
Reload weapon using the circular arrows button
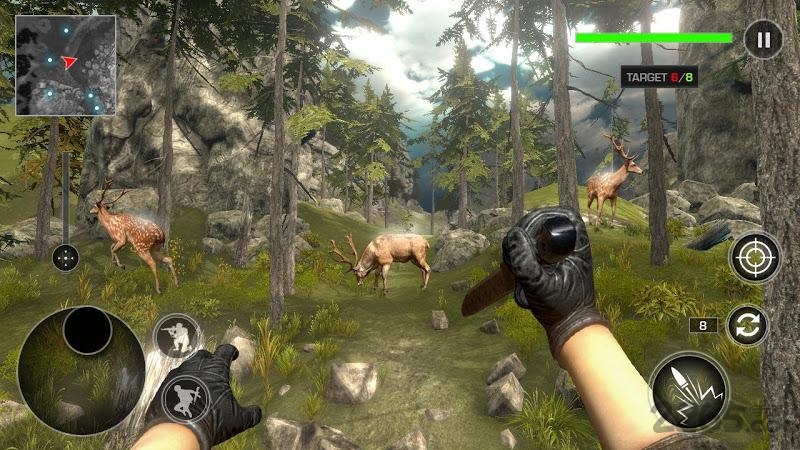pos(745,325)
